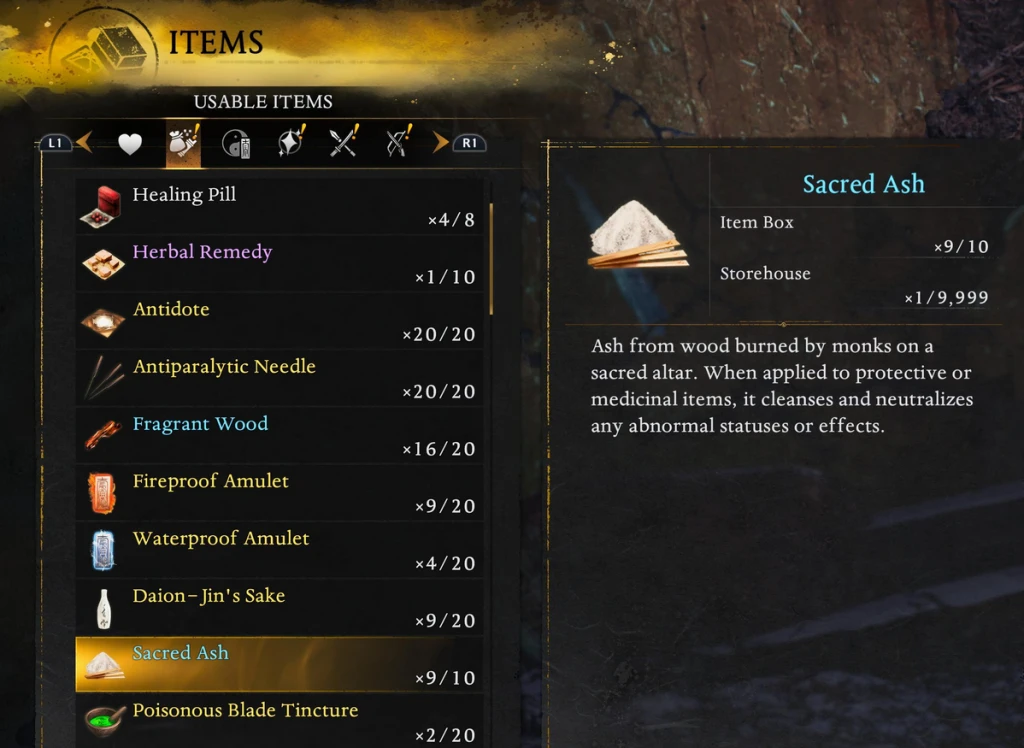Viewport: 1024px width, 748px height.
Task: Select Fragrant Wood in the item list
Action: coord(279,435)
